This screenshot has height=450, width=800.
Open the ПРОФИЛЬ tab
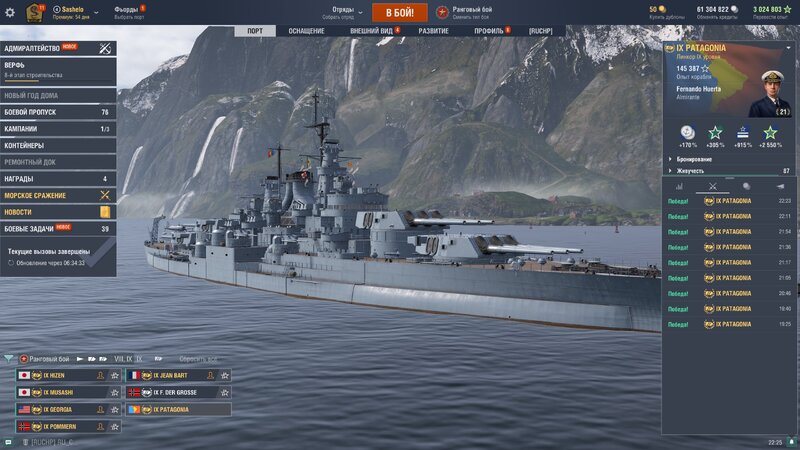tap(489, 31)
